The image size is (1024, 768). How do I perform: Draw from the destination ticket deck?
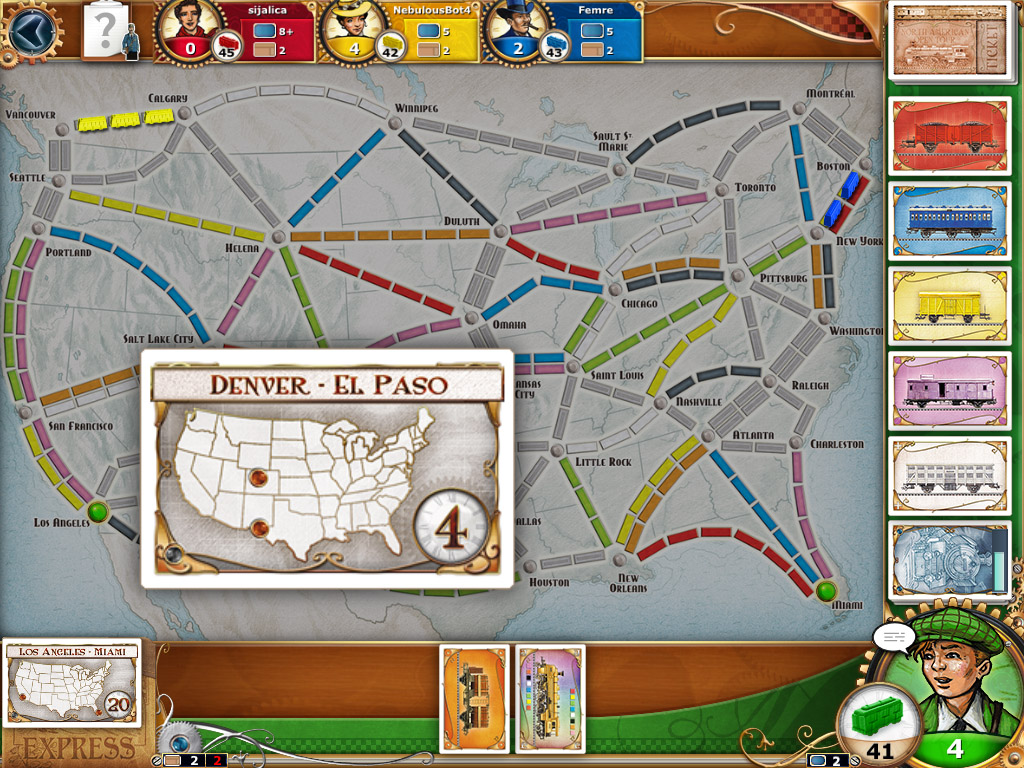click(949, 40)
